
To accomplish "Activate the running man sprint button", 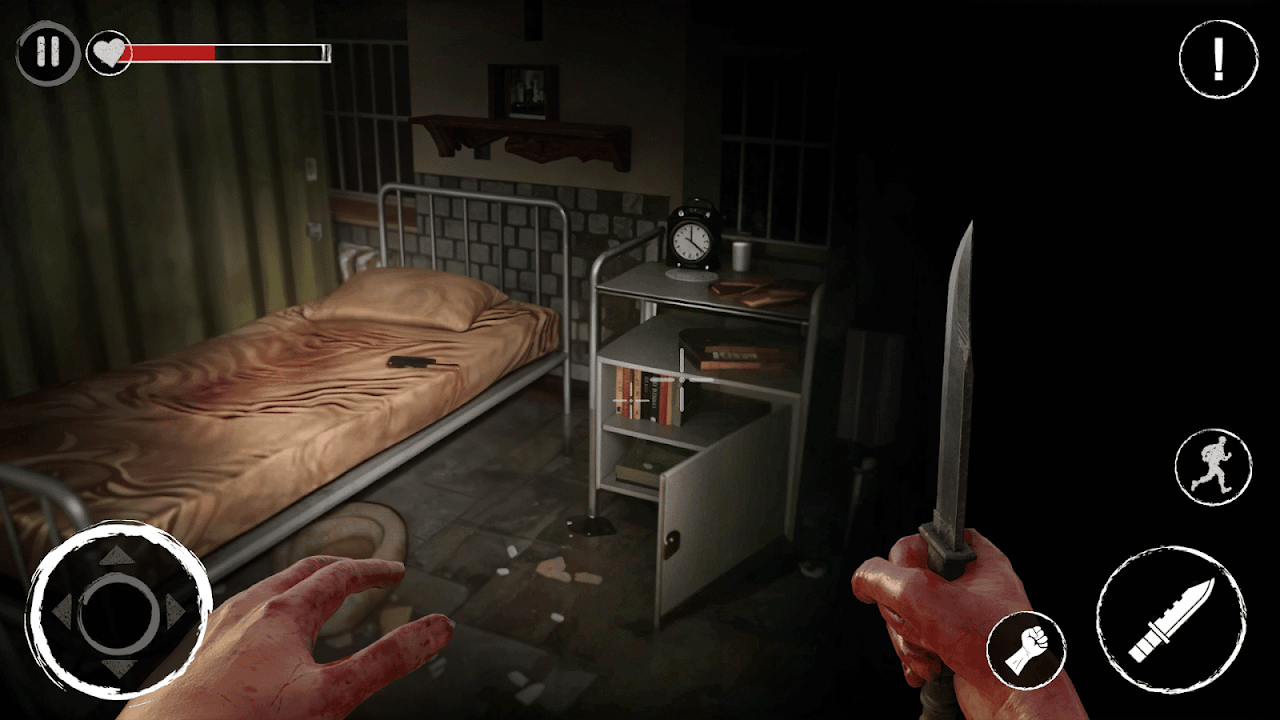I will [x=1213, y=468].
